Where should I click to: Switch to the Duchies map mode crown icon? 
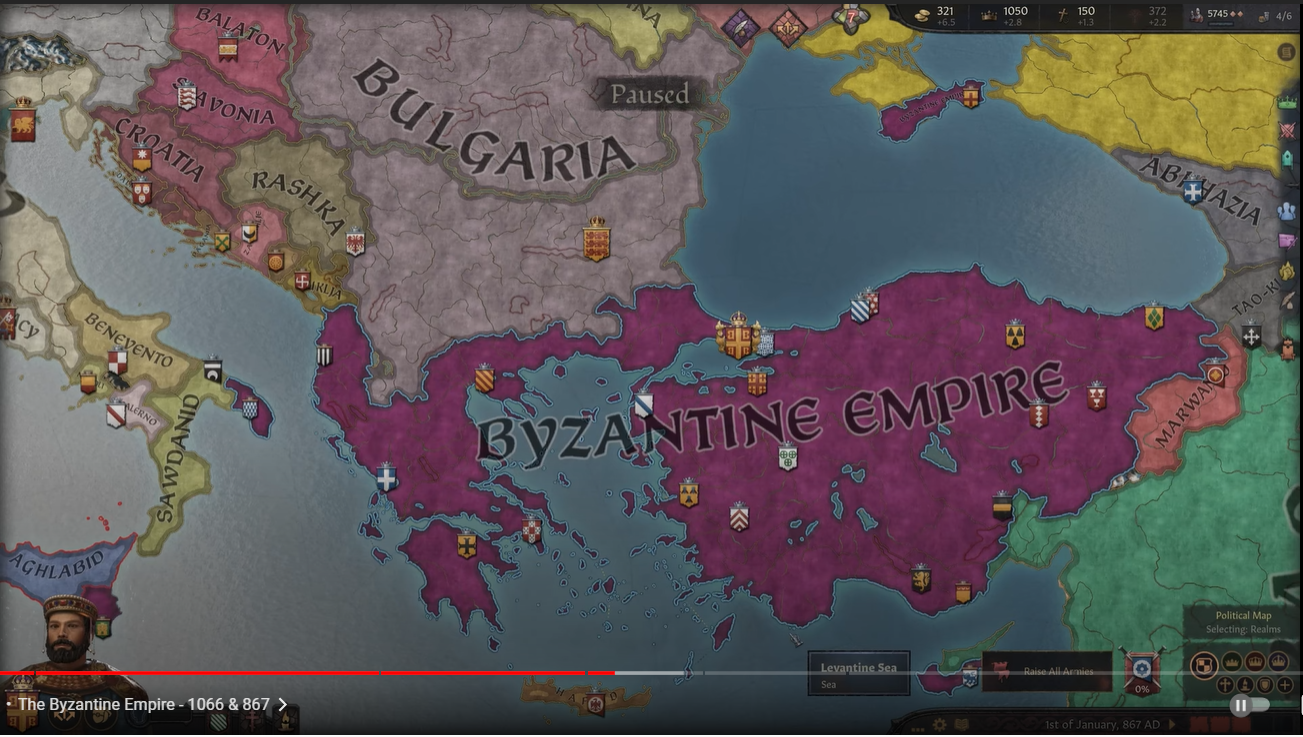pos(1231,661)
